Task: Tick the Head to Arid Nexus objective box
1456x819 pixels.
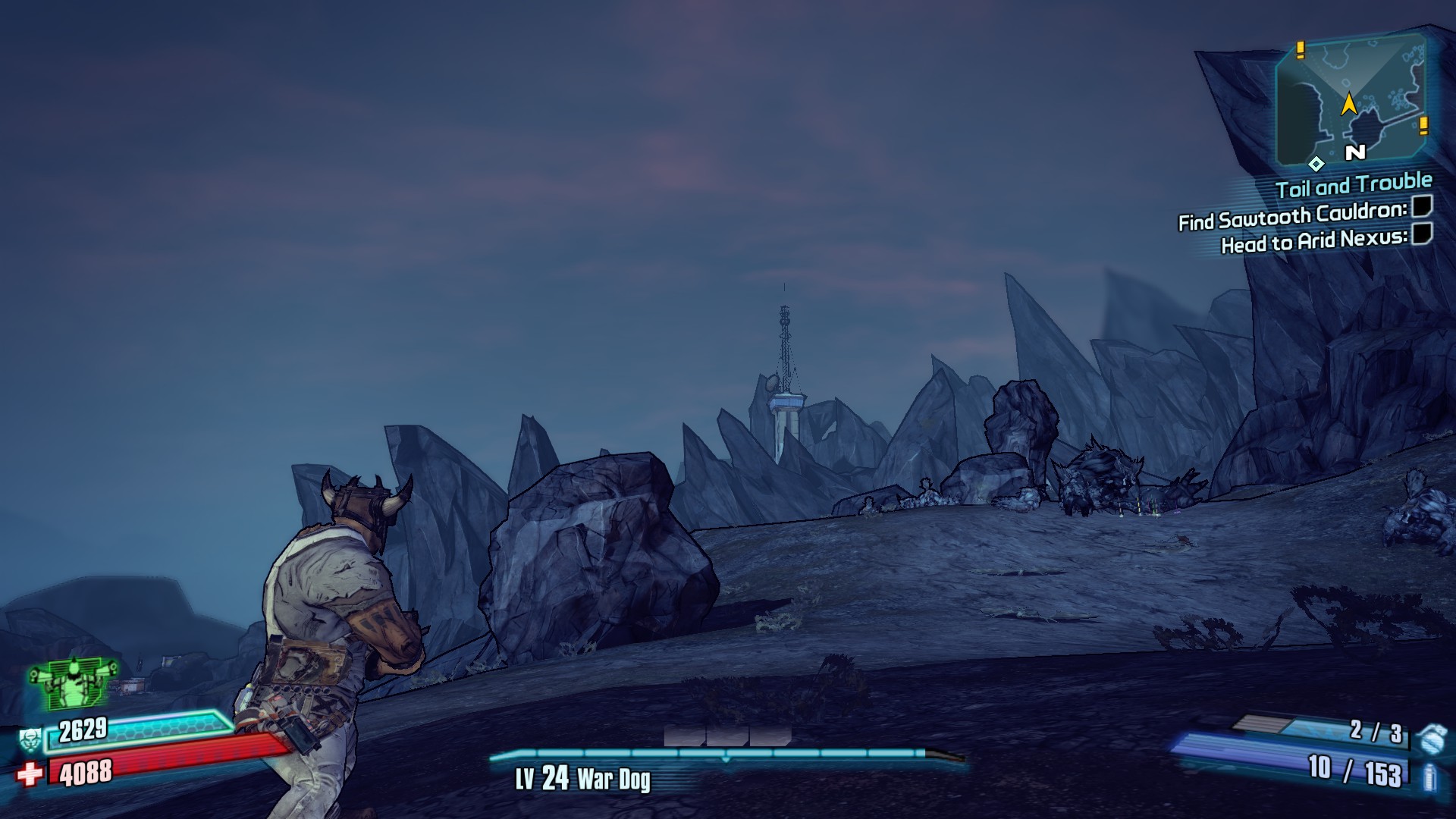Action: (x=1422, y=234)
